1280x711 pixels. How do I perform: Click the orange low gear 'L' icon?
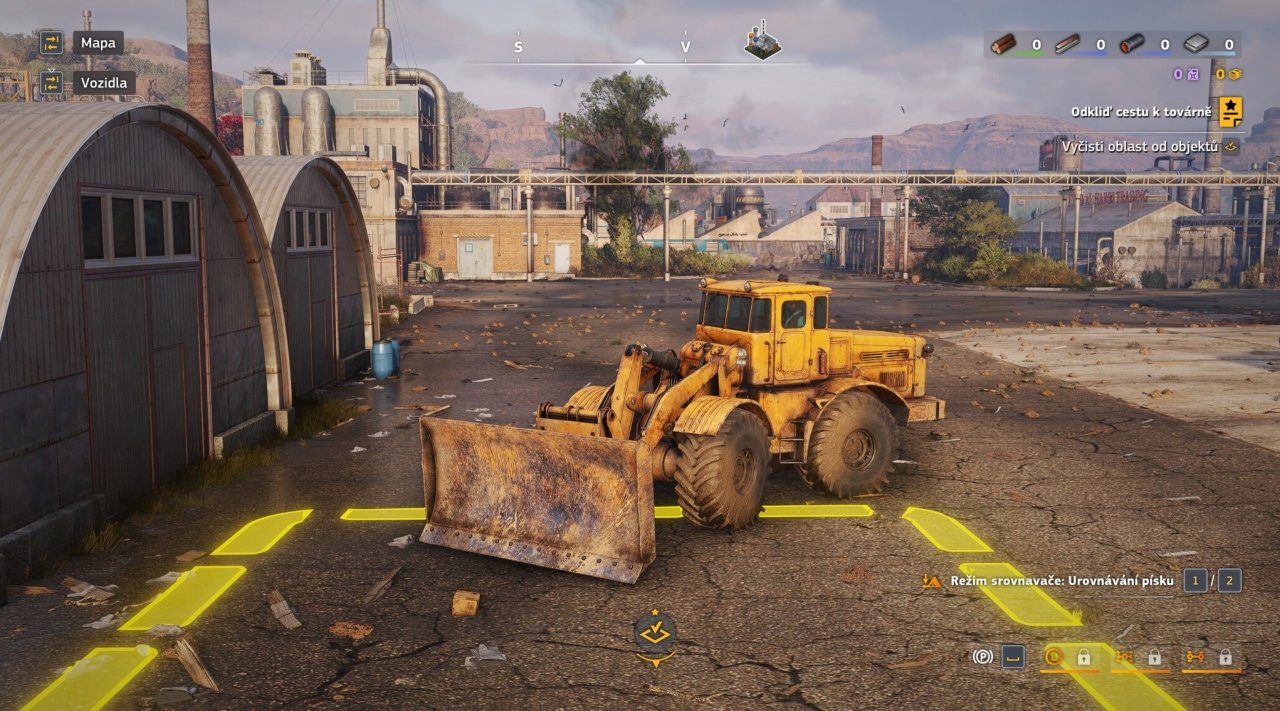click(1052, 657)
